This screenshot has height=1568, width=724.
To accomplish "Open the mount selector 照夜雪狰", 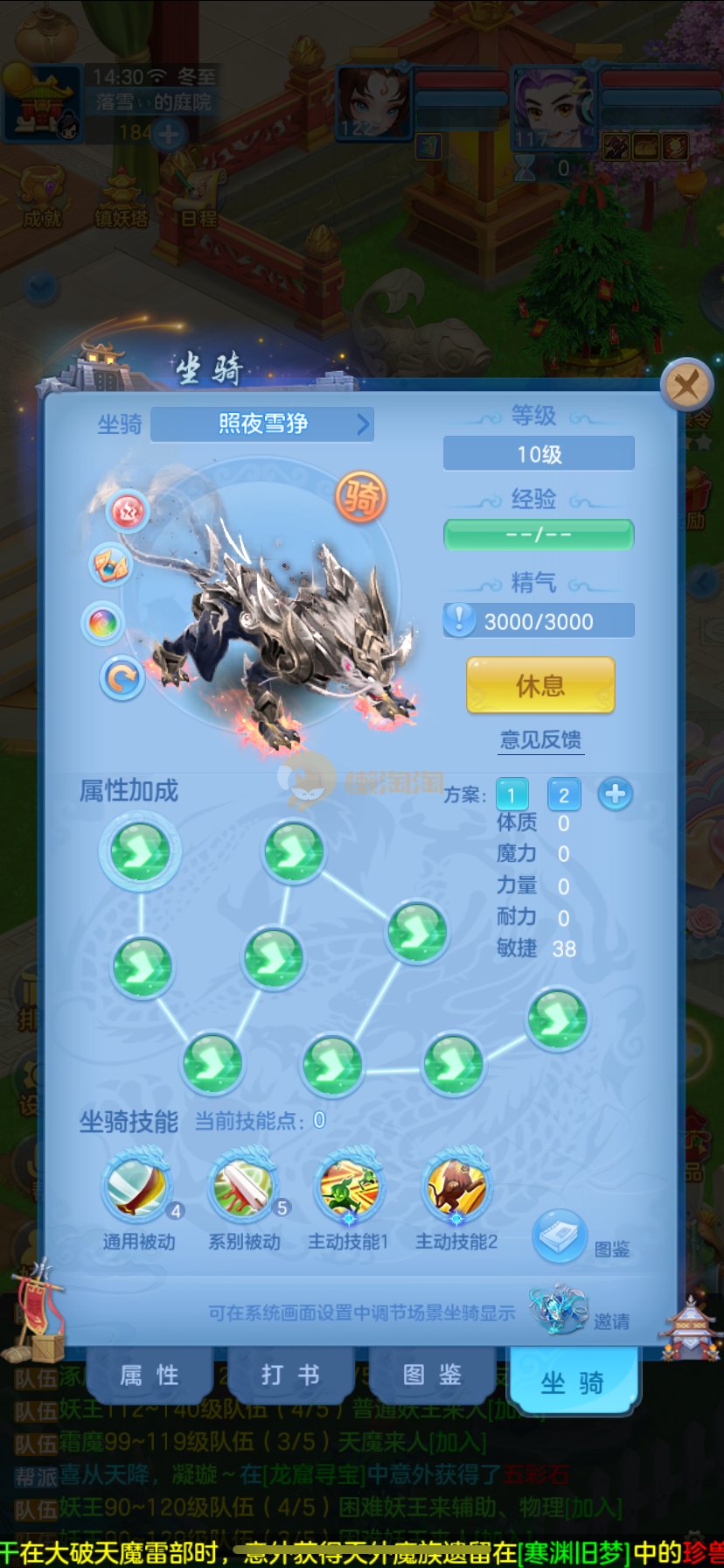I will pyautogui.click(x=262, y=424).
